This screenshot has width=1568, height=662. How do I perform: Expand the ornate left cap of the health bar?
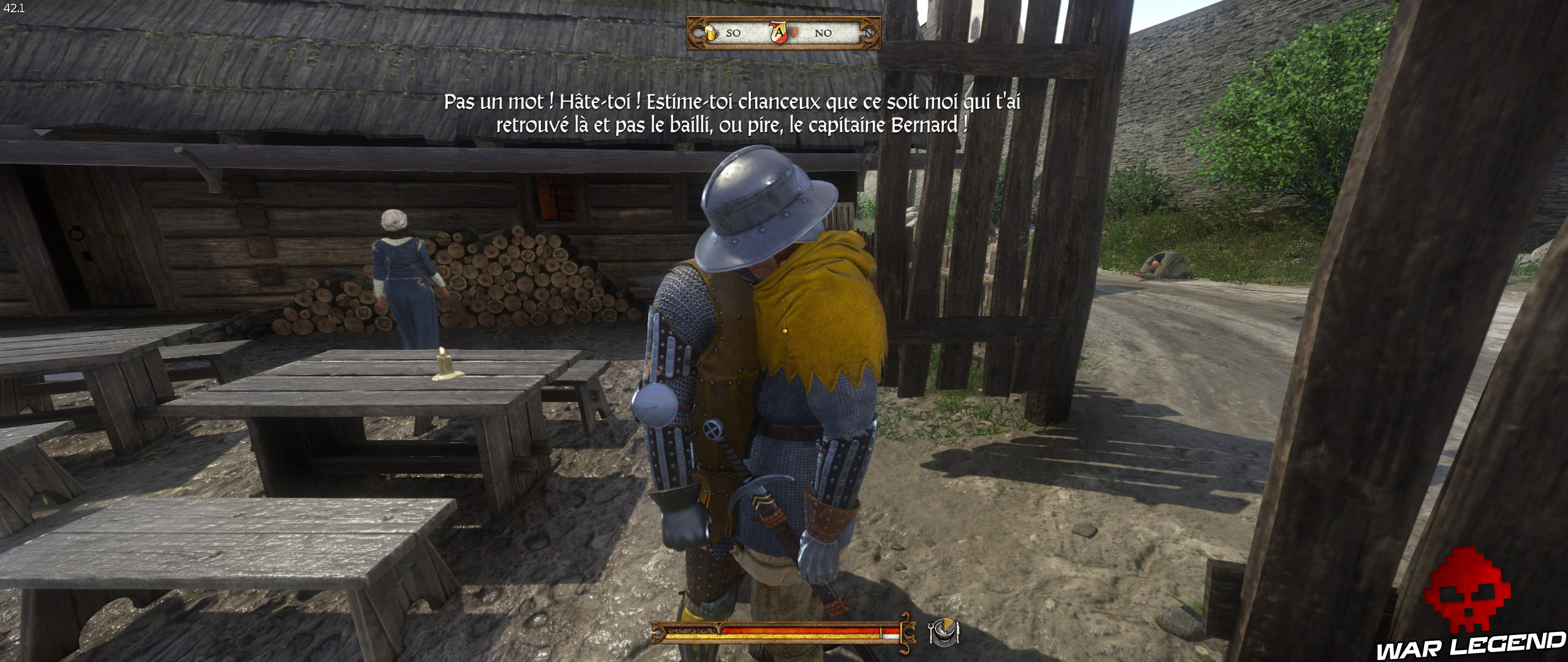pyautogui.click(x=658, y=633)
